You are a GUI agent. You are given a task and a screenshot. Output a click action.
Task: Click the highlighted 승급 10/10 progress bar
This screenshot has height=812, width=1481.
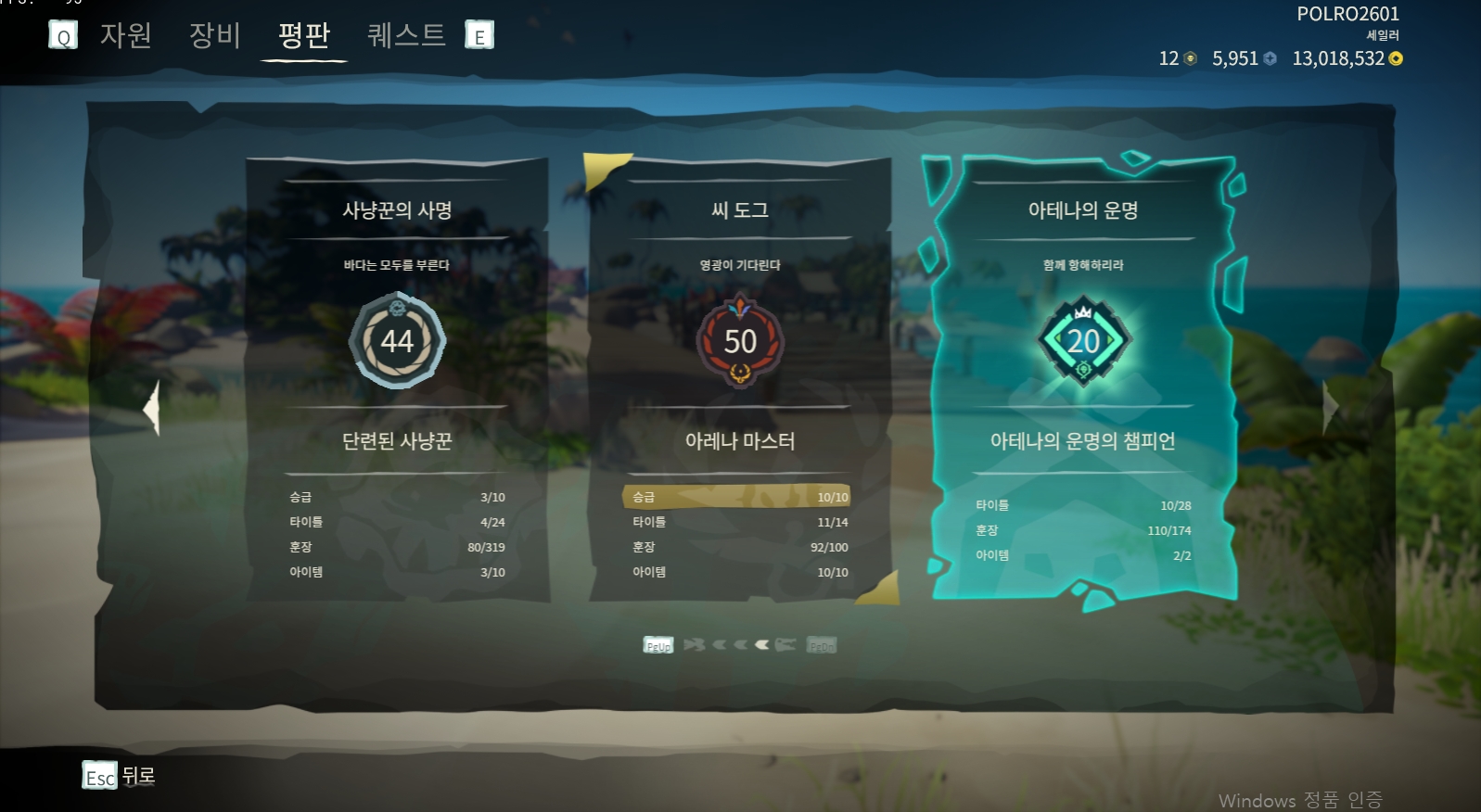[x=737, y=497]
